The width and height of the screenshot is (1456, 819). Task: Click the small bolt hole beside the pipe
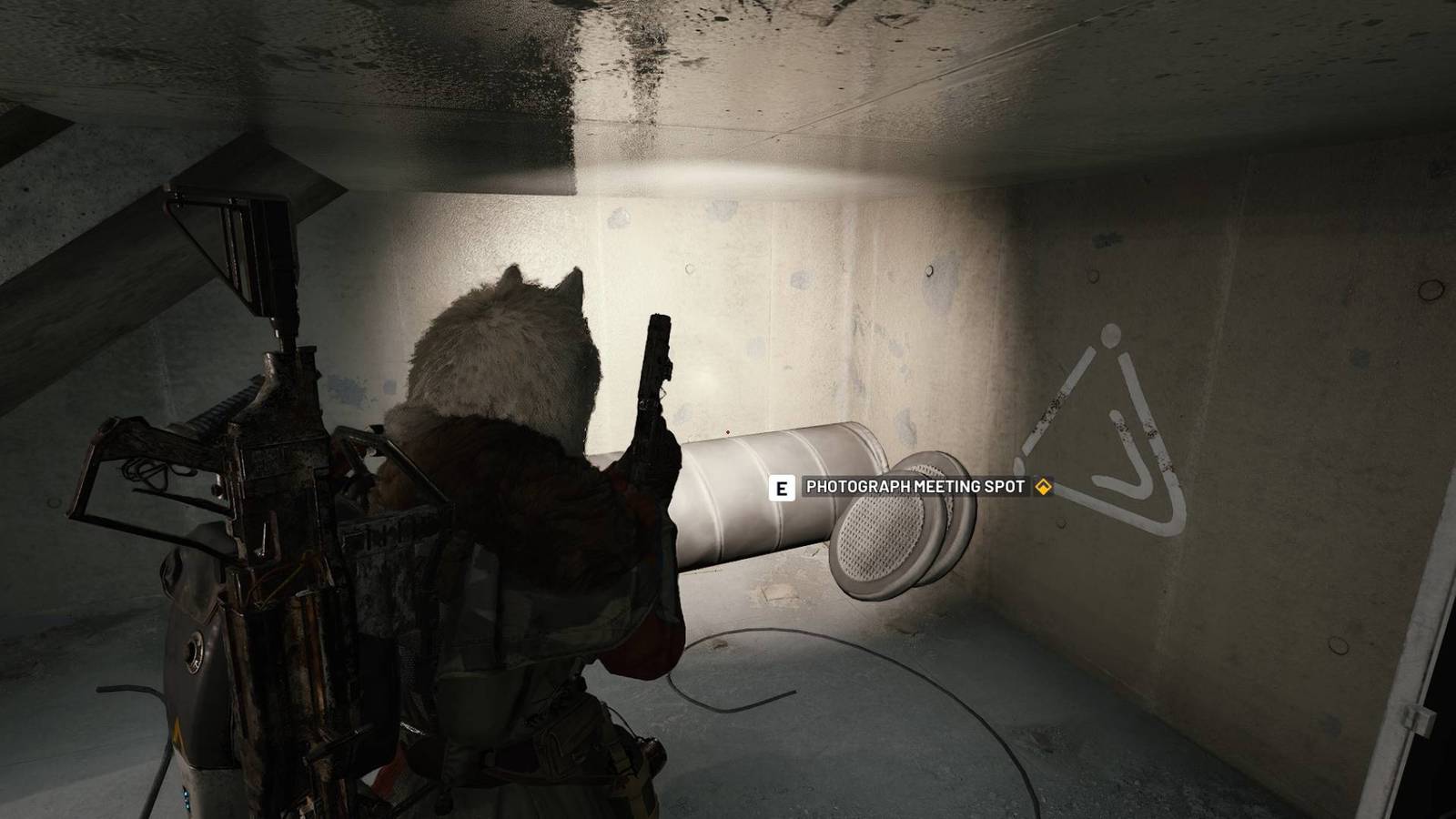click(930, 270)
